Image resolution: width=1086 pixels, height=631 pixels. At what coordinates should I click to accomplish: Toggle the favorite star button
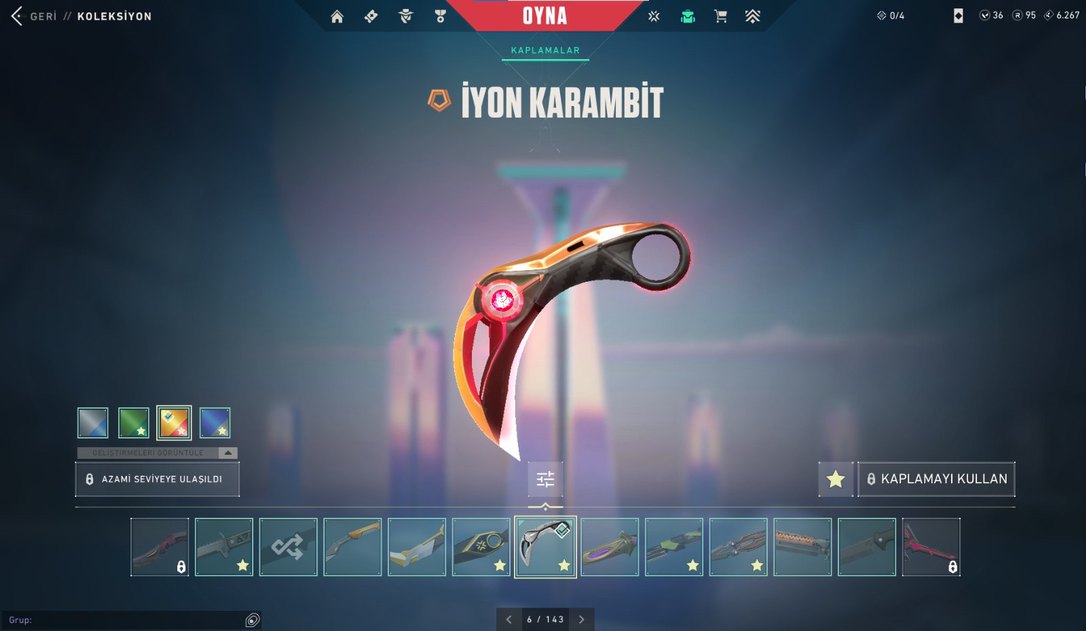(836, 480)
